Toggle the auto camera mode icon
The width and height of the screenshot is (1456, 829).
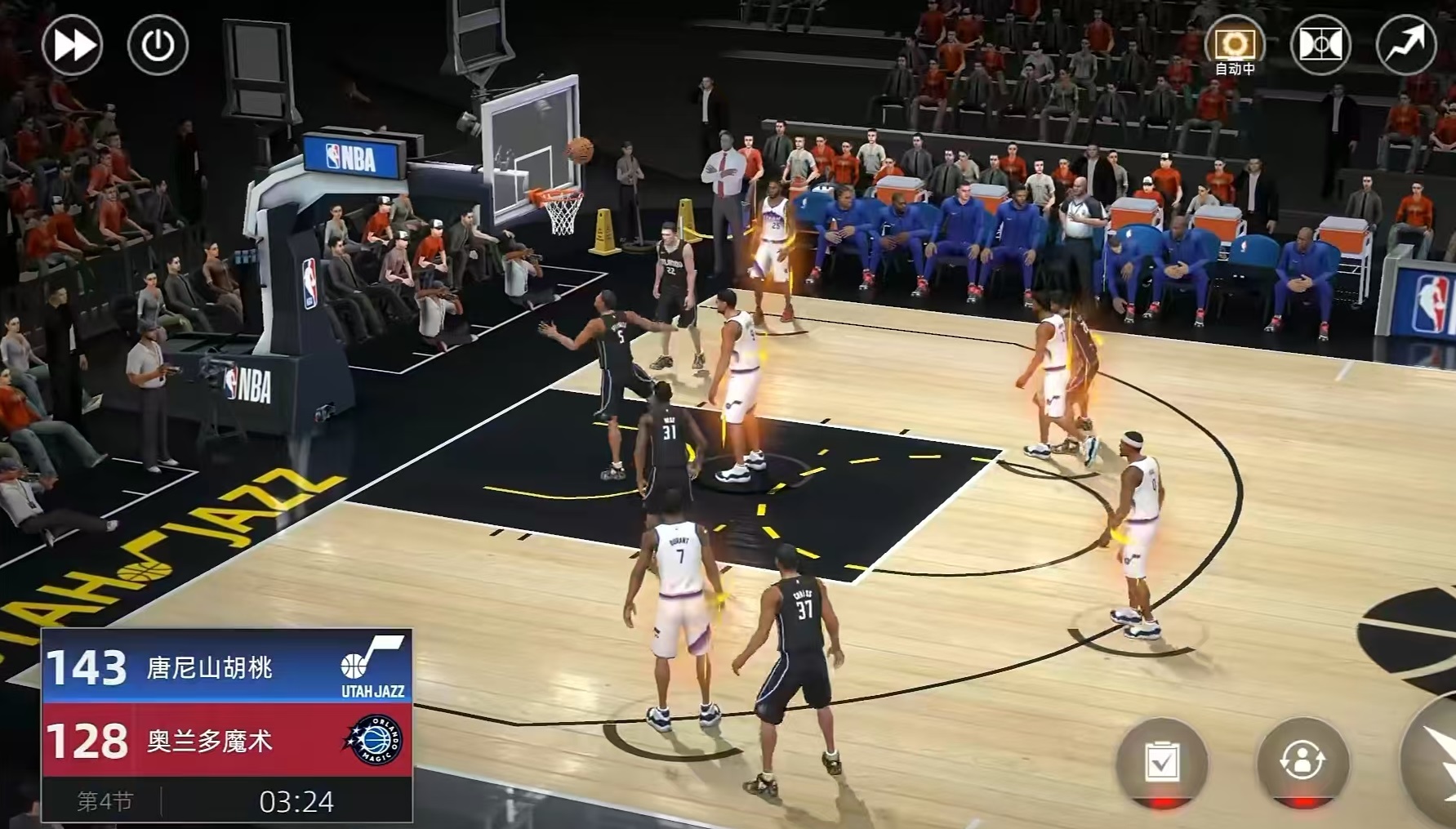[x=1234, y=44]
